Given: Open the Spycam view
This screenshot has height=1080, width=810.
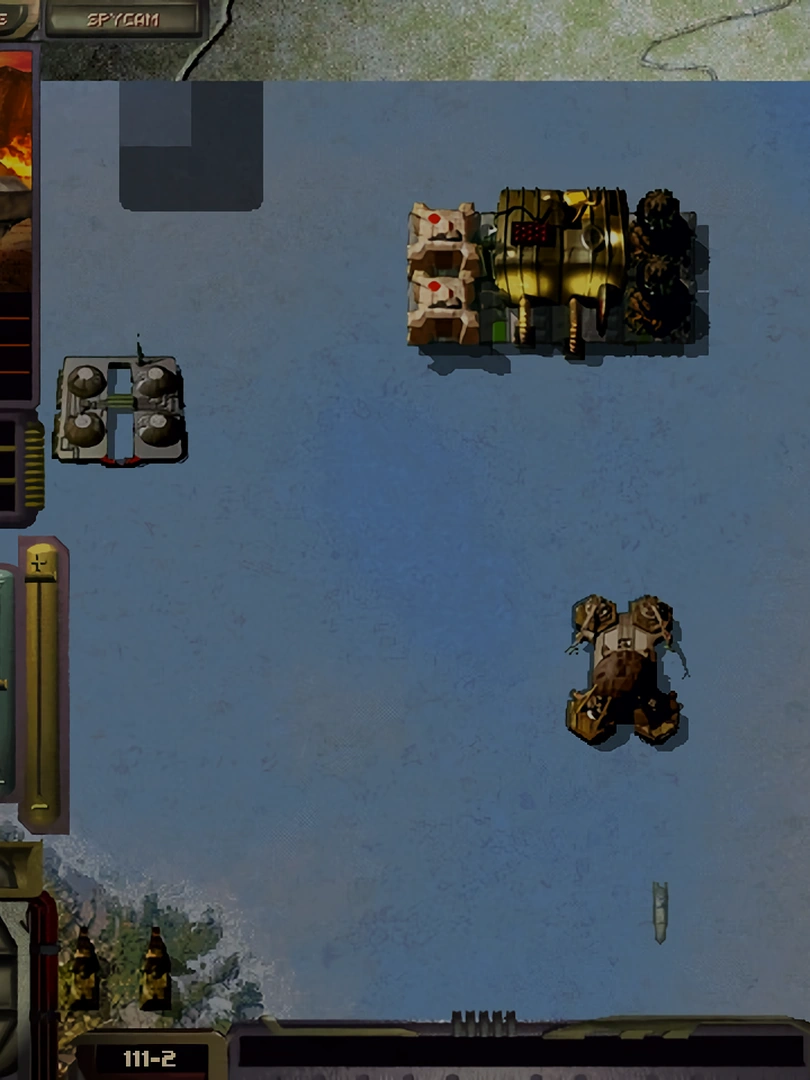Looking at the screenshot, I should pos(122,18).
